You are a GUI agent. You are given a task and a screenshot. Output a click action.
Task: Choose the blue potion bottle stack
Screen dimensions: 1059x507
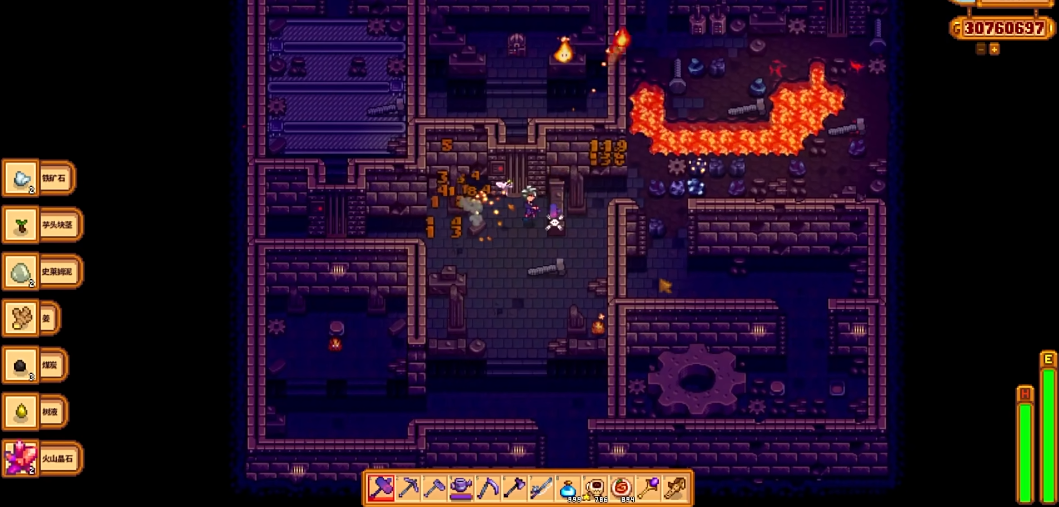[568, 488]
